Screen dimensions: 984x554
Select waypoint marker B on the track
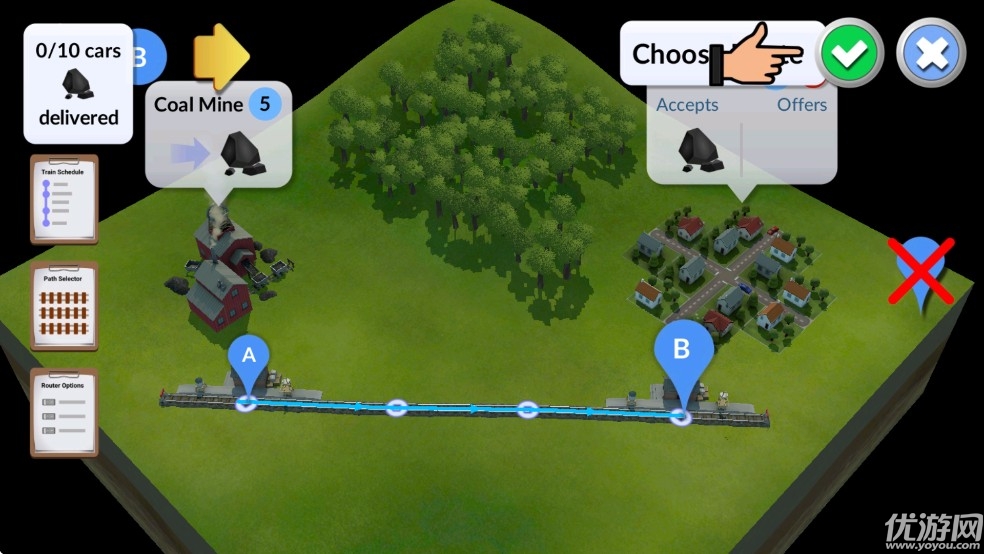pyautogui.click(x=683, y=353)
